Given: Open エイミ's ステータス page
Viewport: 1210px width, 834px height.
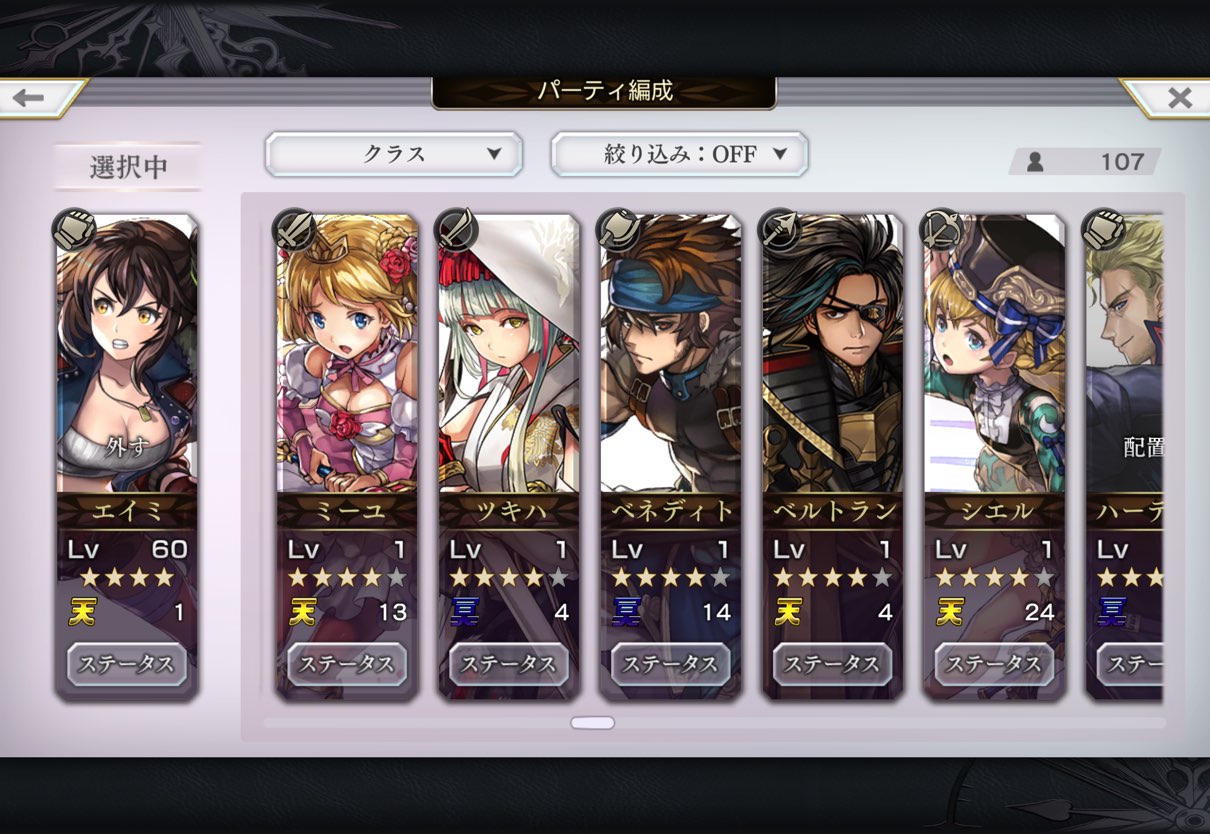Looking at the screenshot, I should (127, 664).
